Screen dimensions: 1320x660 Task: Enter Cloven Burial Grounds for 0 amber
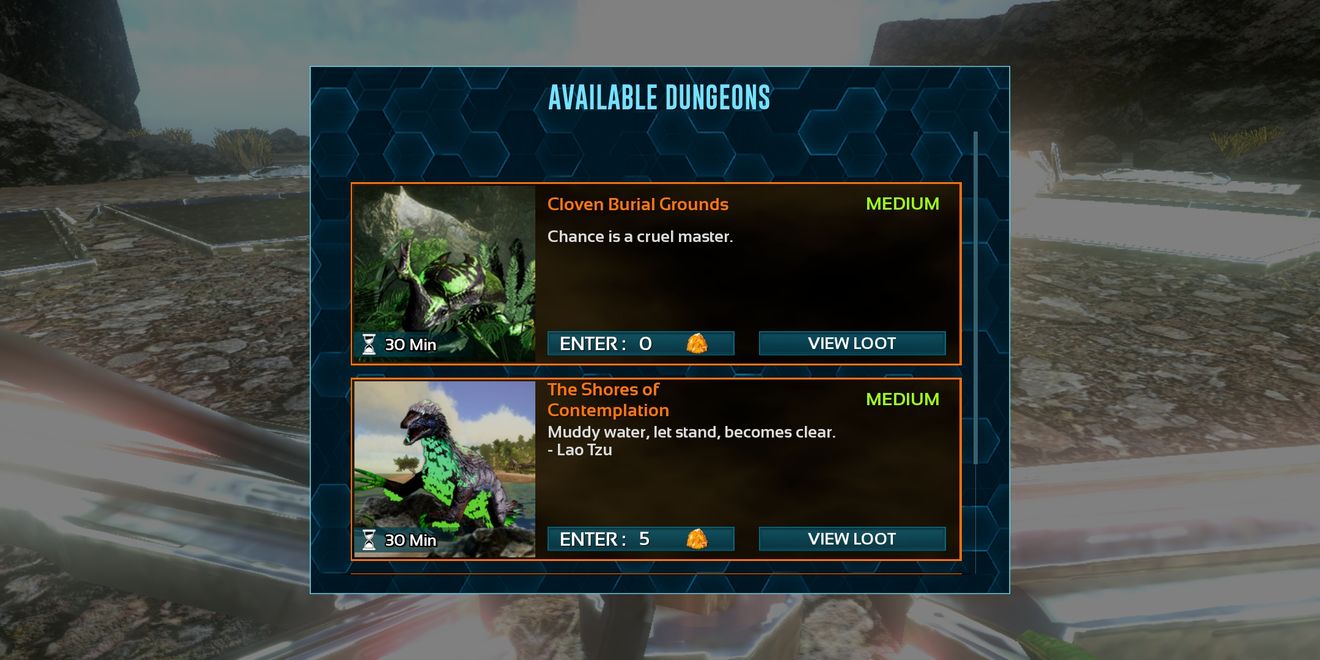point(640,344)
